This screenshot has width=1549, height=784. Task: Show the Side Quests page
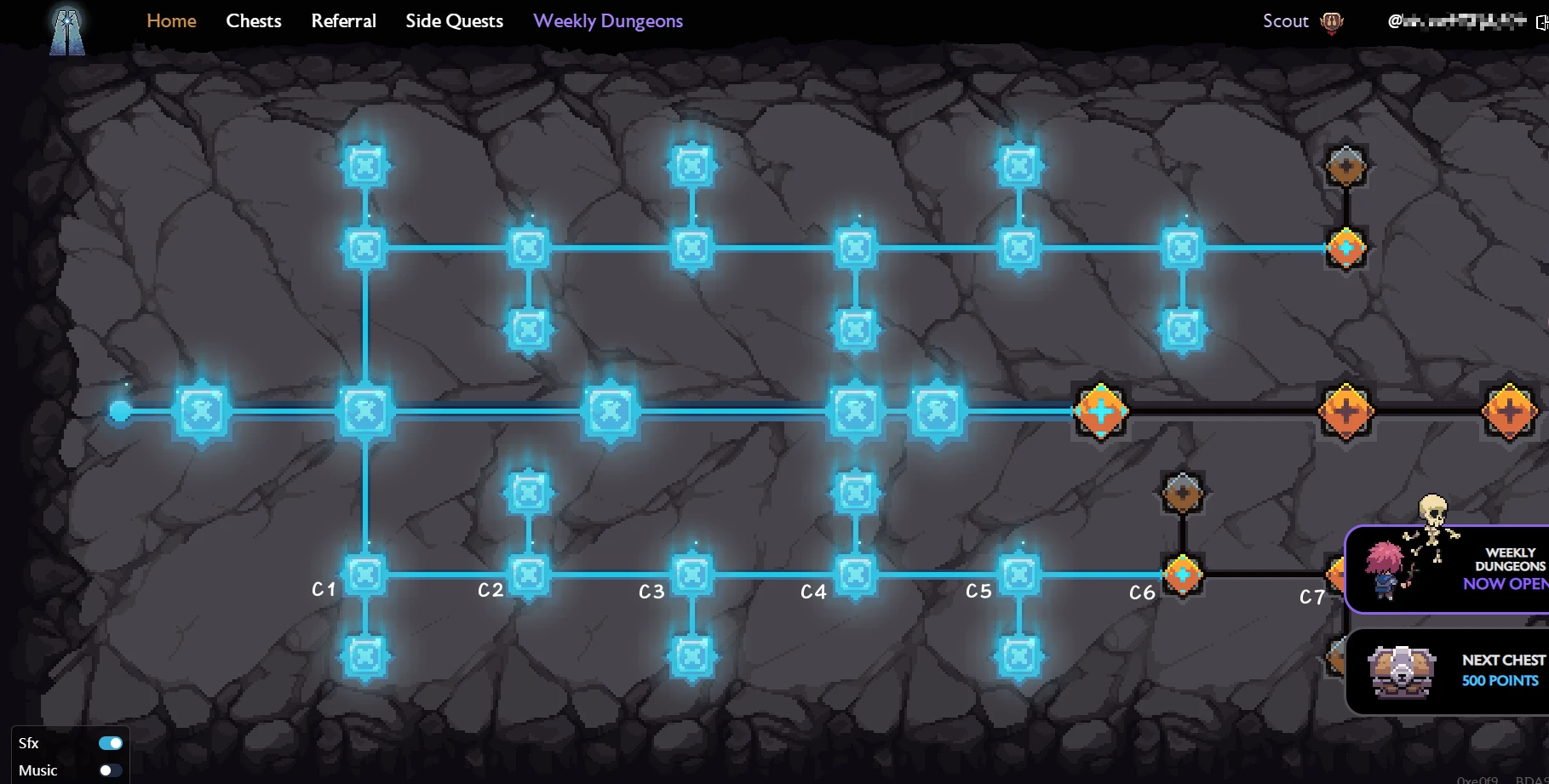tap(454, 20)
